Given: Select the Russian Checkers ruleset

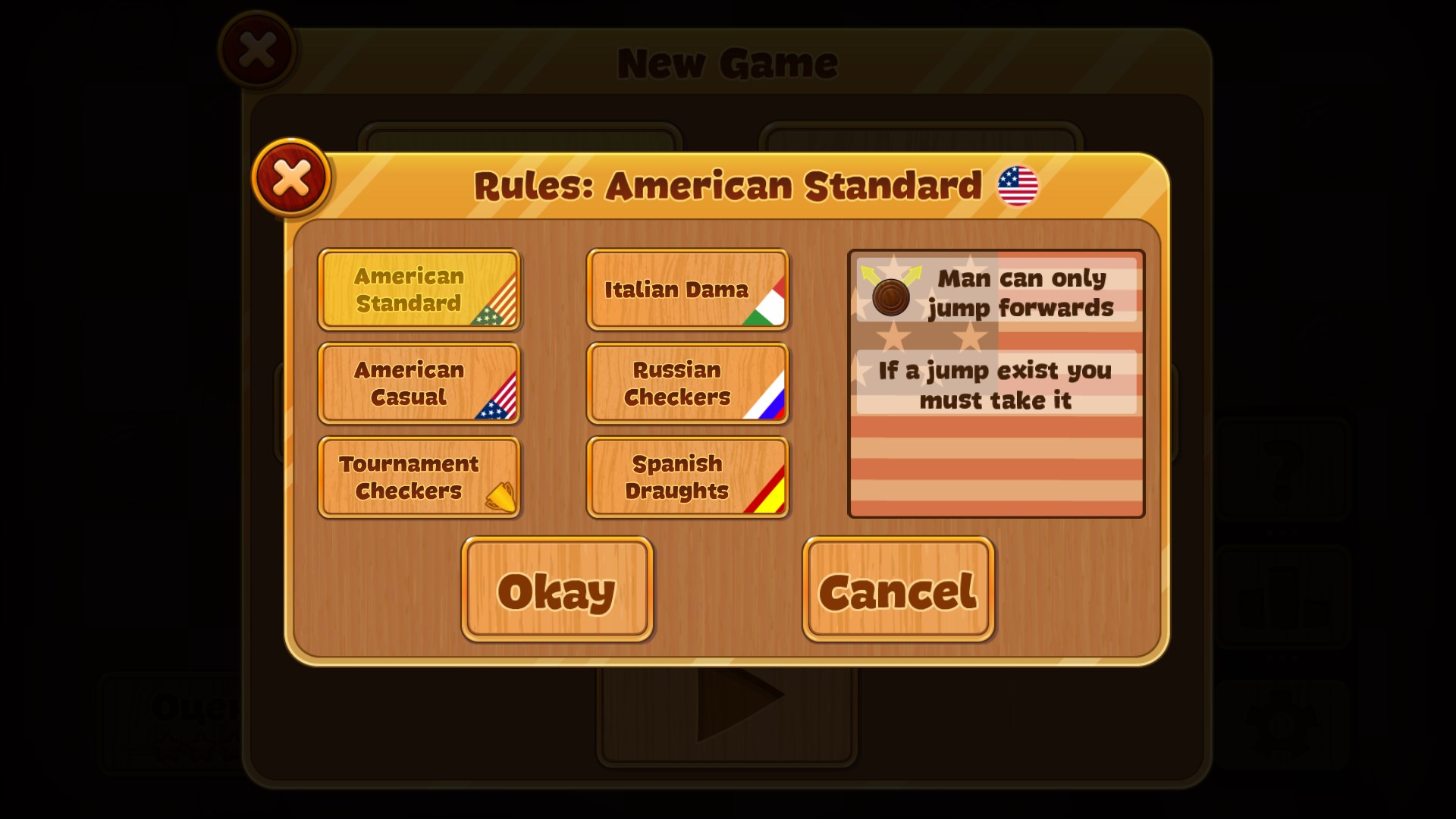Looking at the screenshot, I should tap(687, 384).
